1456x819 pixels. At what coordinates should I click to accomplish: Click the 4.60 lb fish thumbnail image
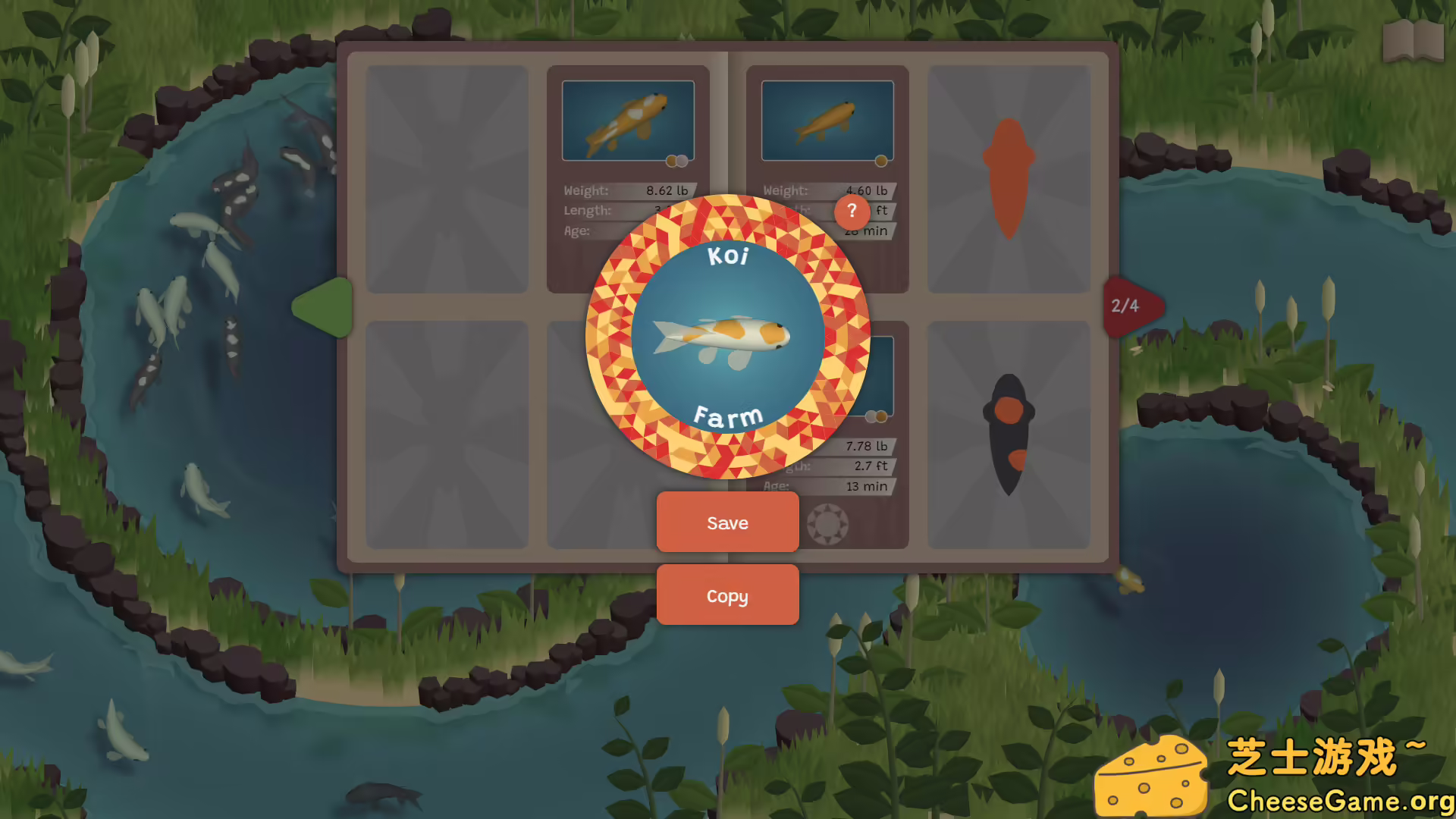coord(827,119)
